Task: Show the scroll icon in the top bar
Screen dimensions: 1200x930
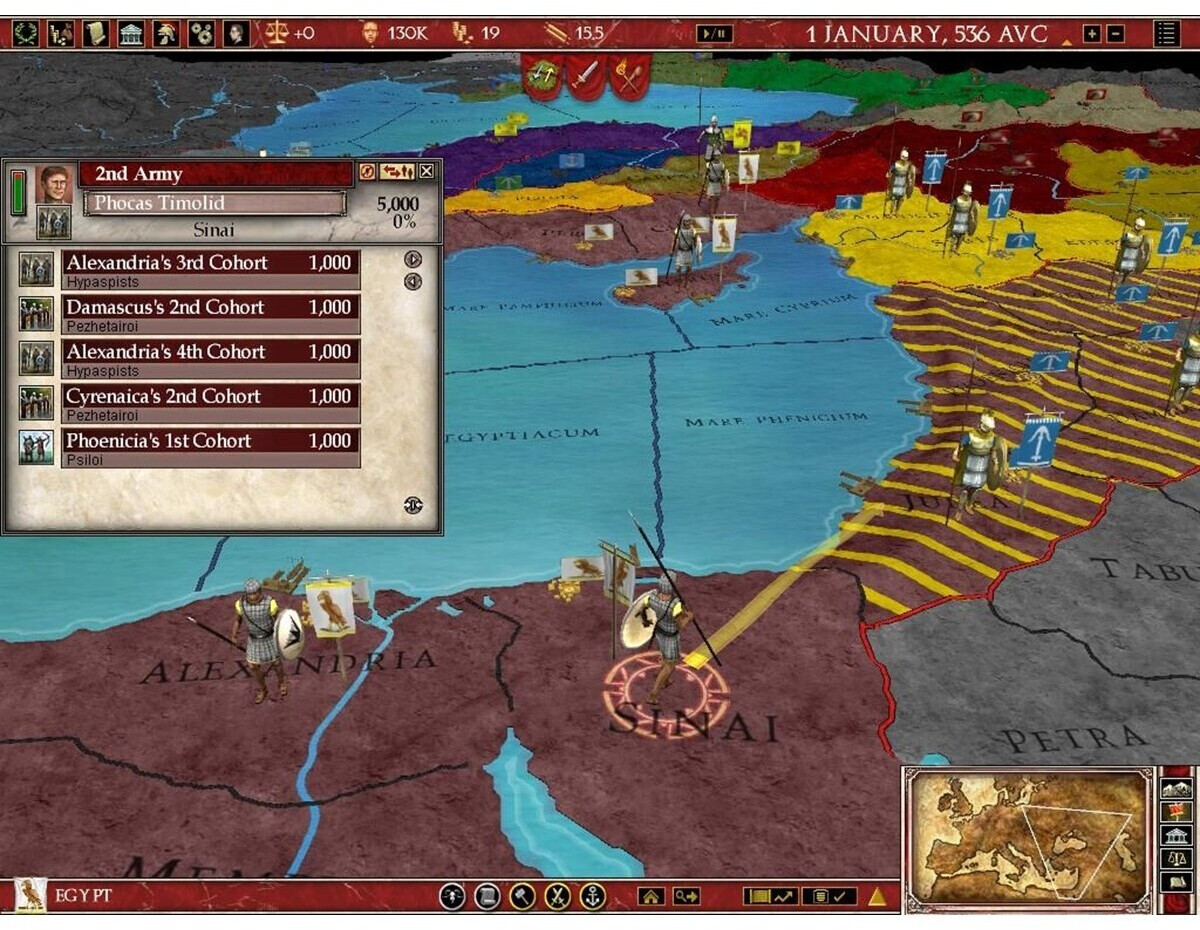Action: pyautogui.click(x=95, y=33)
